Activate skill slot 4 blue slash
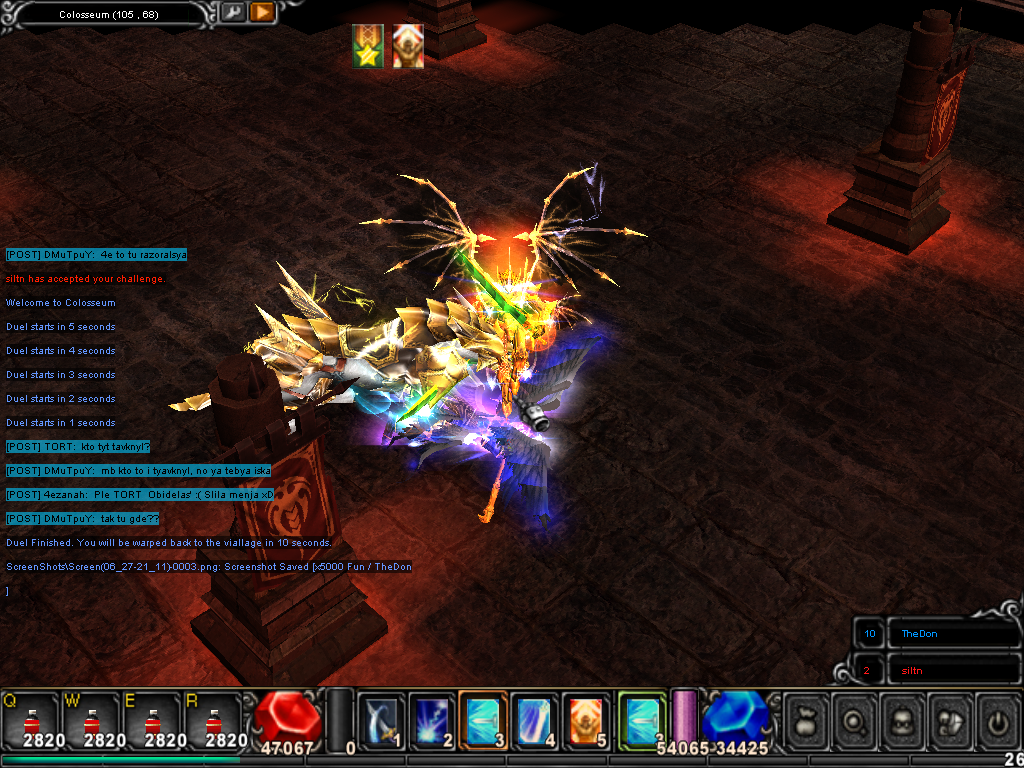Viewport: 1024px width, 768px height. [536, 719]
